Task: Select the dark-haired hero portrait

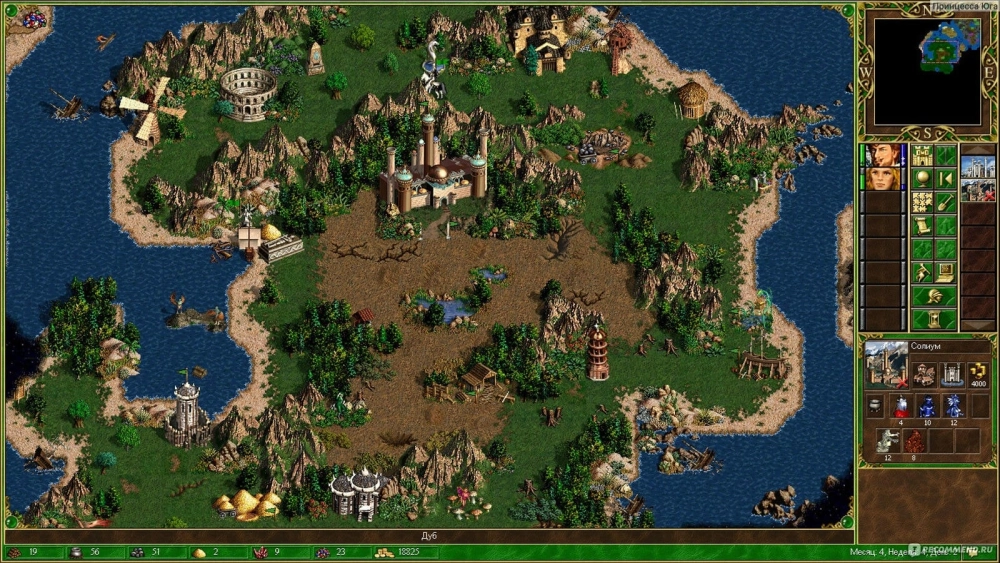Action: pos(883,156)
